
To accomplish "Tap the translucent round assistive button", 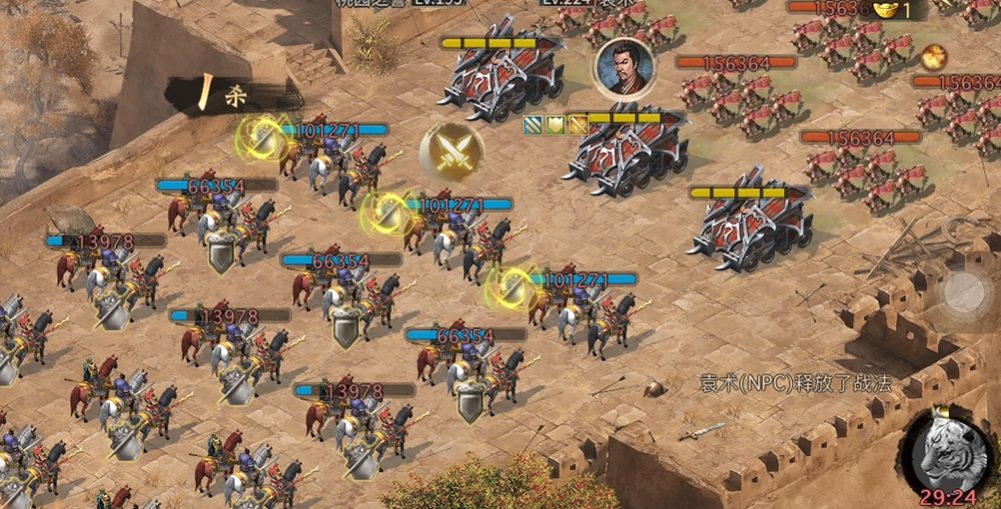I will (964, 291).
